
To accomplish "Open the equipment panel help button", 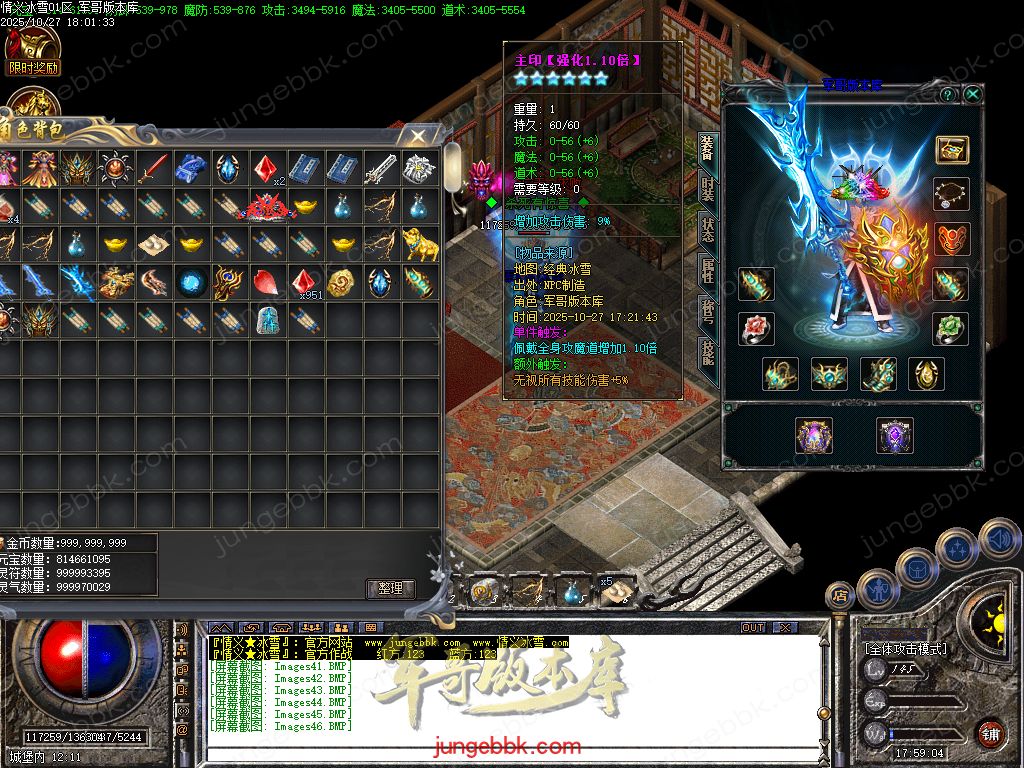I will pyautogui.click(x=947, y=94).
